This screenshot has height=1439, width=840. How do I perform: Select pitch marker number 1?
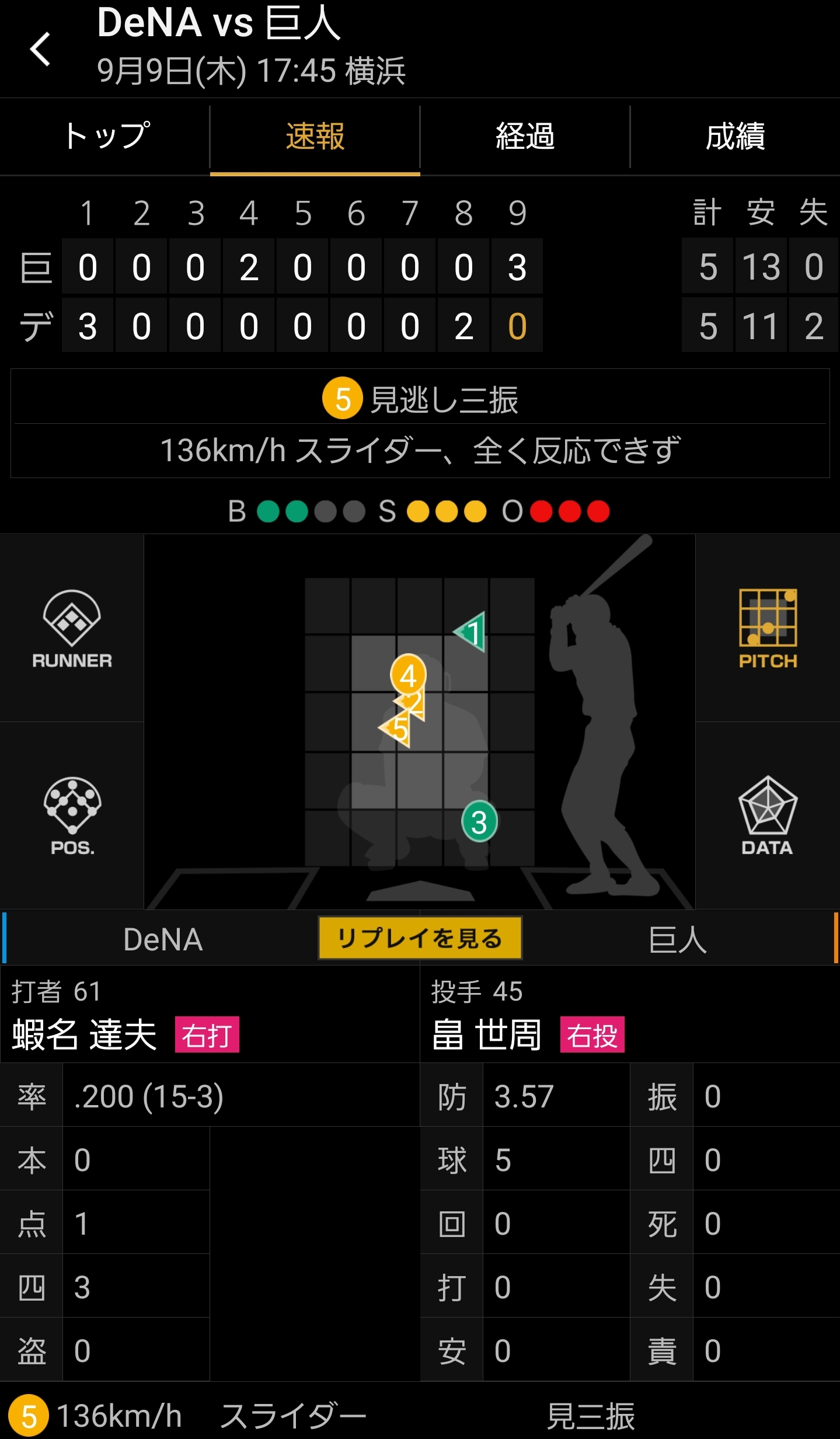[x=473, y=633]
